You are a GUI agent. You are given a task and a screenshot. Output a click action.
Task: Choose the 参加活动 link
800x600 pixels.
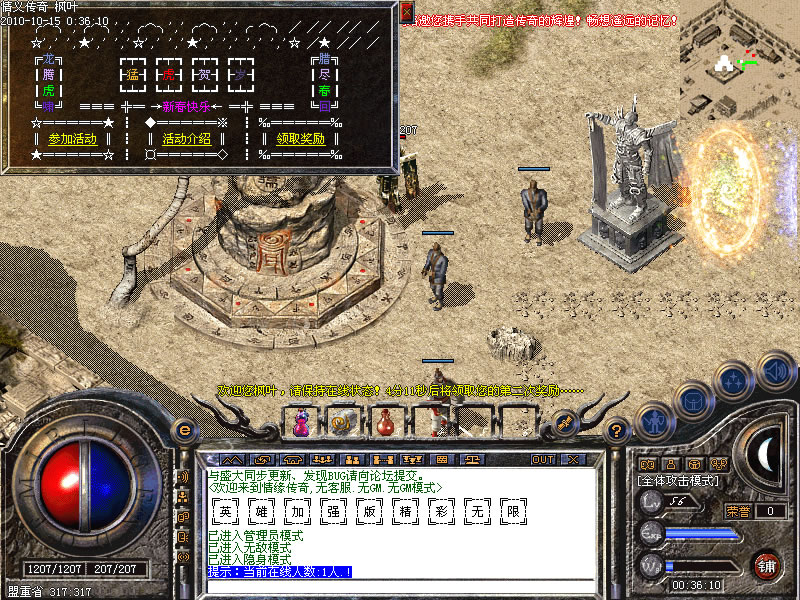tap(73, 139)
